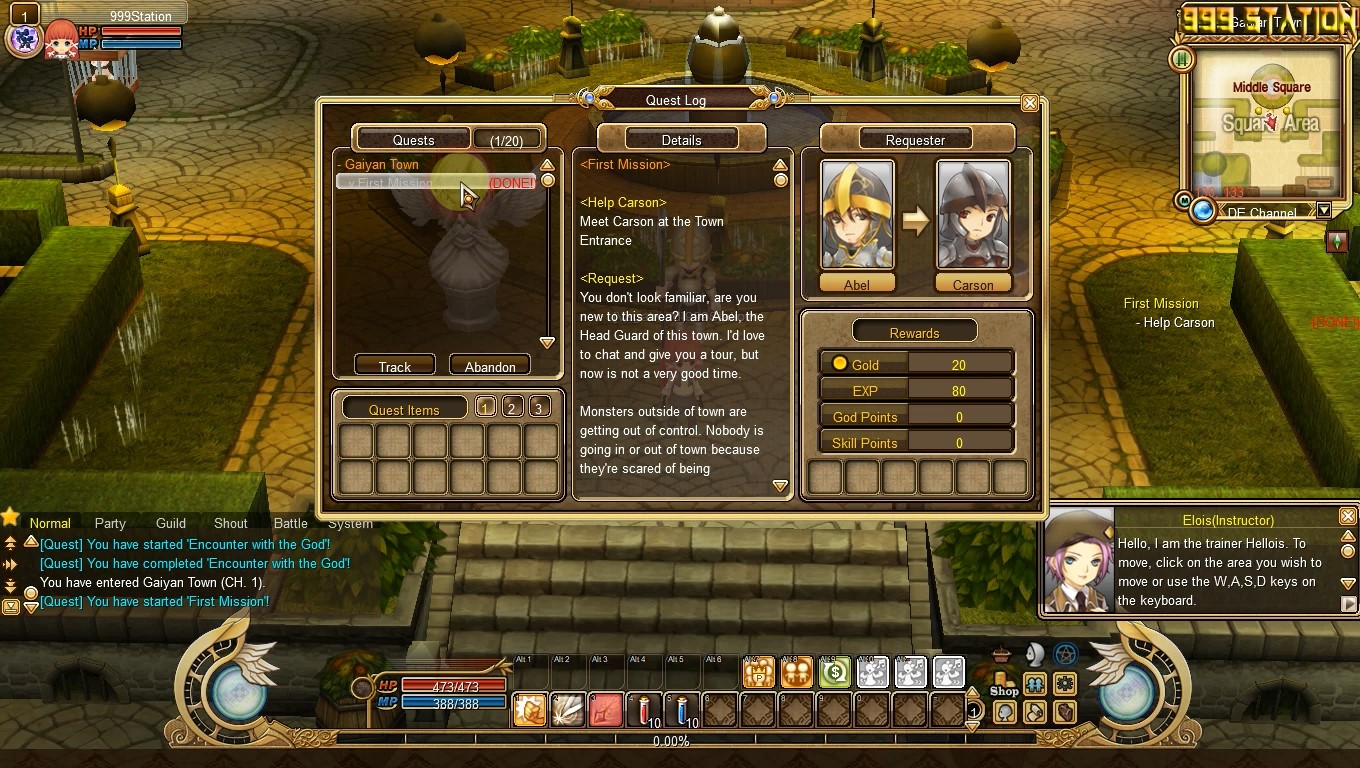1360x768 pixels.
Task: Click the Track quest button
Action: coord(395,366)
